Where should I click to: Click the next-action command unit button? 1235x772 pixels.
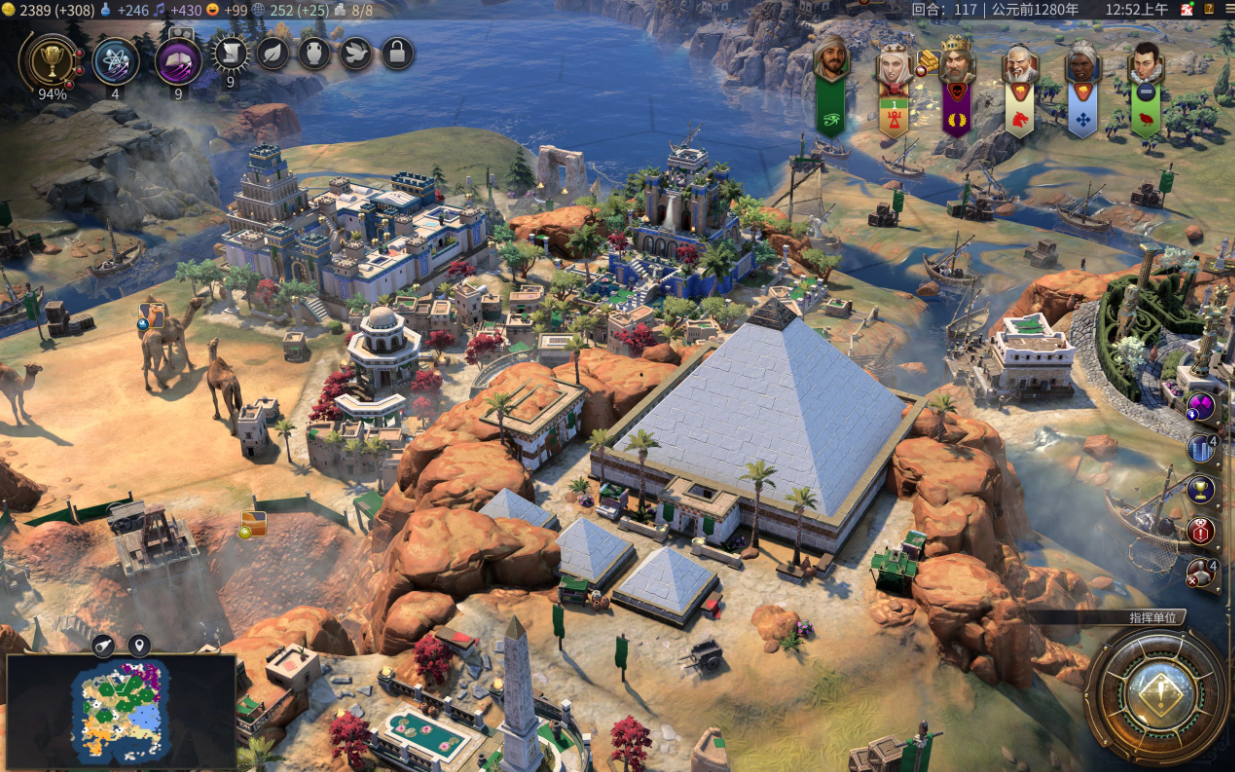click(1156, 695)
